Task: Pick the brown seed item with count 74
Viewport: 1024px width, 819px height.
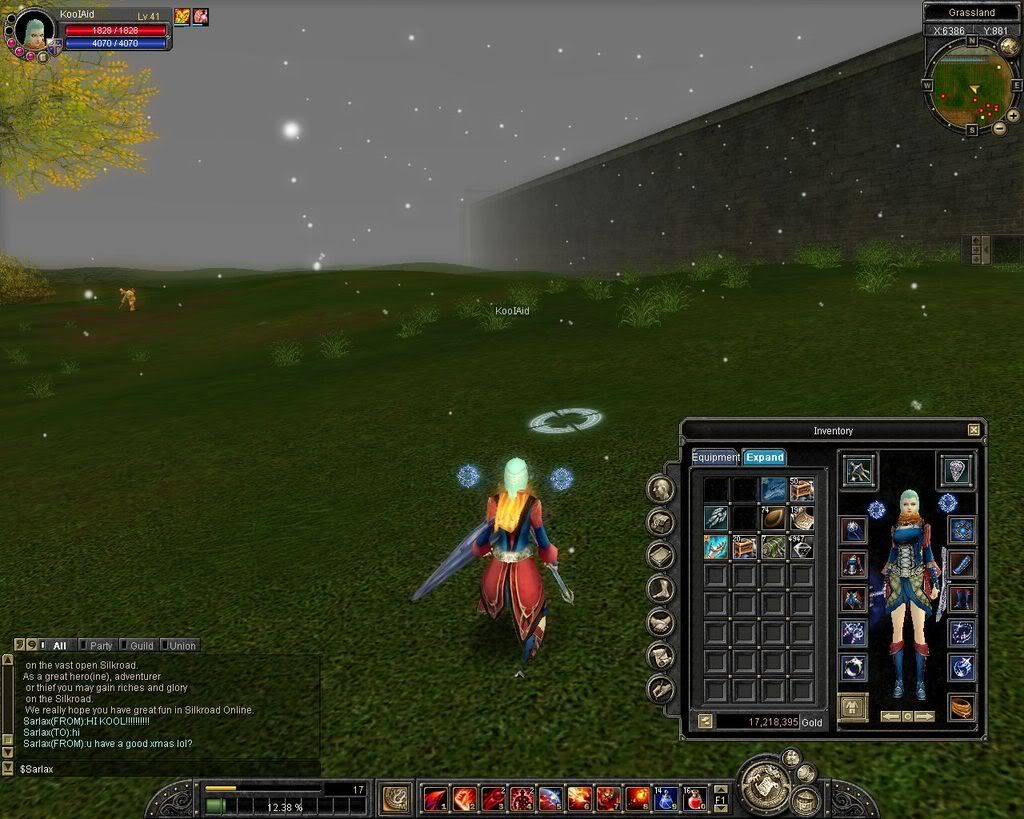Action: [x=773, y=518]
